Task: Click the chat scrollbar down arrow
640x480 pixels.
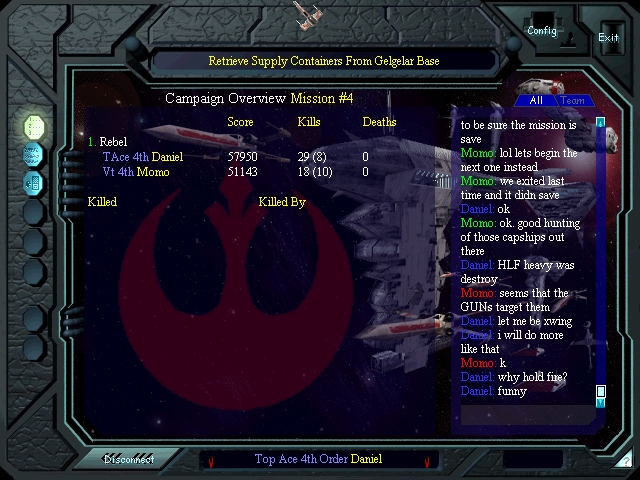Action: click(x=601, y=403)
